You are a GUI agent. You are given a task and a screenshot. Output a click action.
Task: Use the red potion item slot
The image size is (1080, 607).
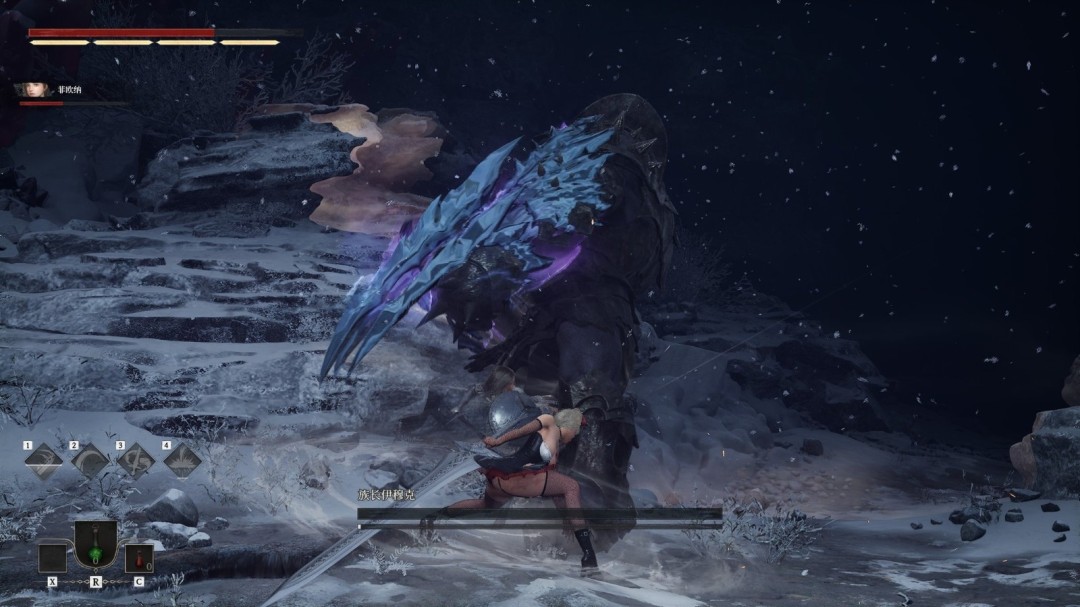[139, 558]
